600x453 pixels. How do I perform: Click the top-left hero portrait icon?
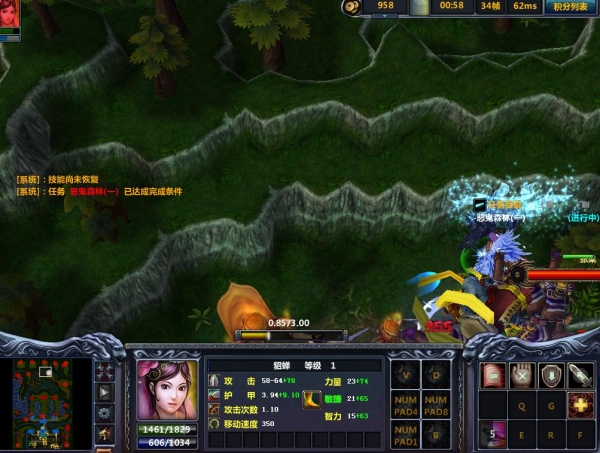pos(9,15)
